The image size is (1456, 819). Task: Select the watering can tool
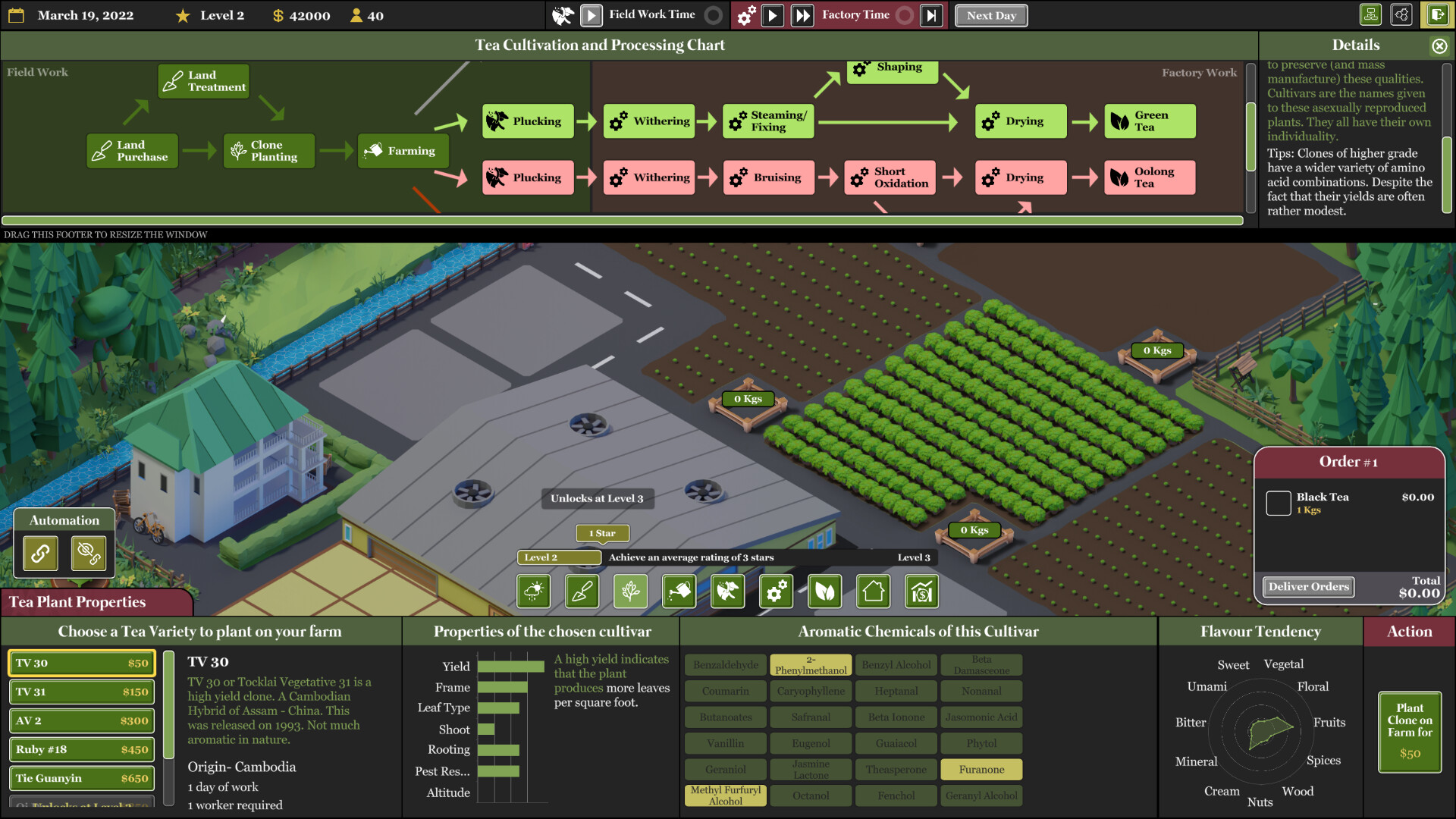tap(679, 591)
